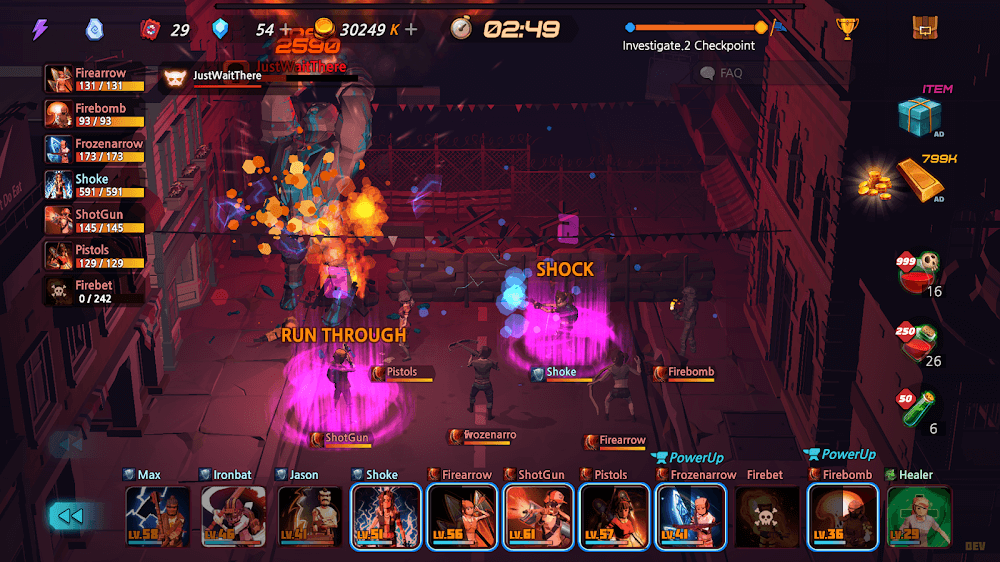Add more gold coins with plus
The image size is (1000, 562).
411,29
